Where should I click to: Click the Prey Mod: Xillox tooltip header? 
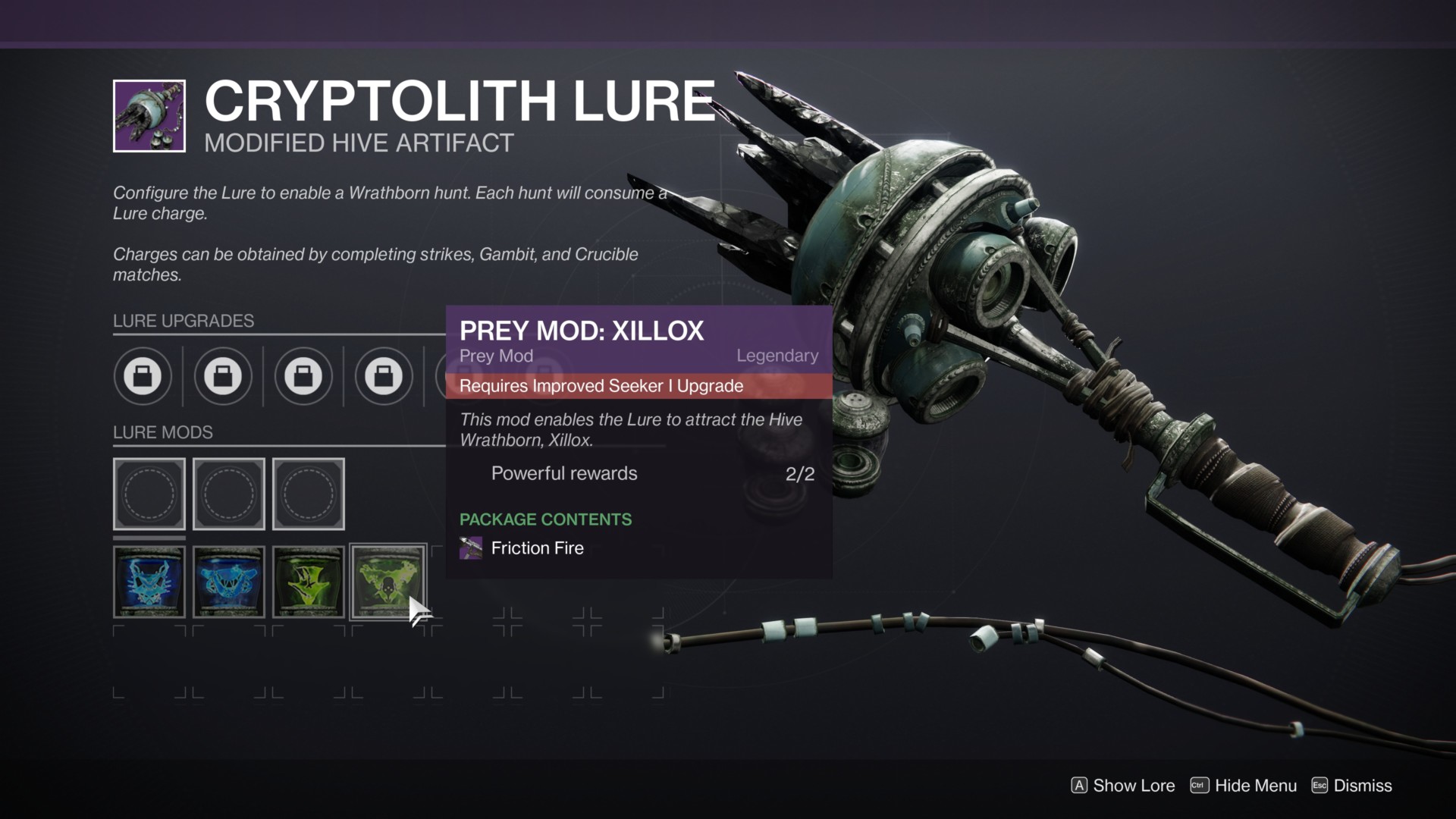[581, 331]
